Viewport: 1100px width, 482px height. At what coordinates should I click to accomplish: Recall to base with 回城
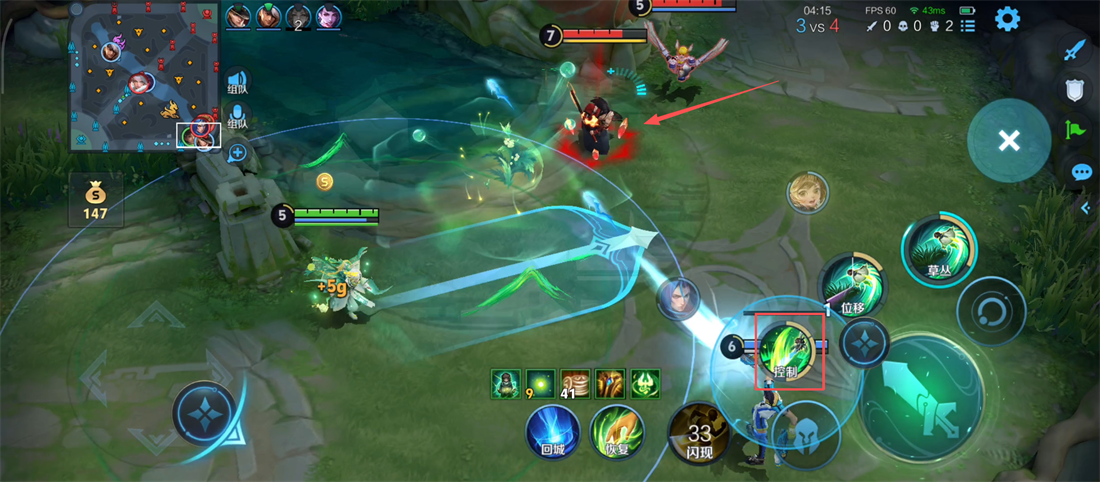pos(553,434)
